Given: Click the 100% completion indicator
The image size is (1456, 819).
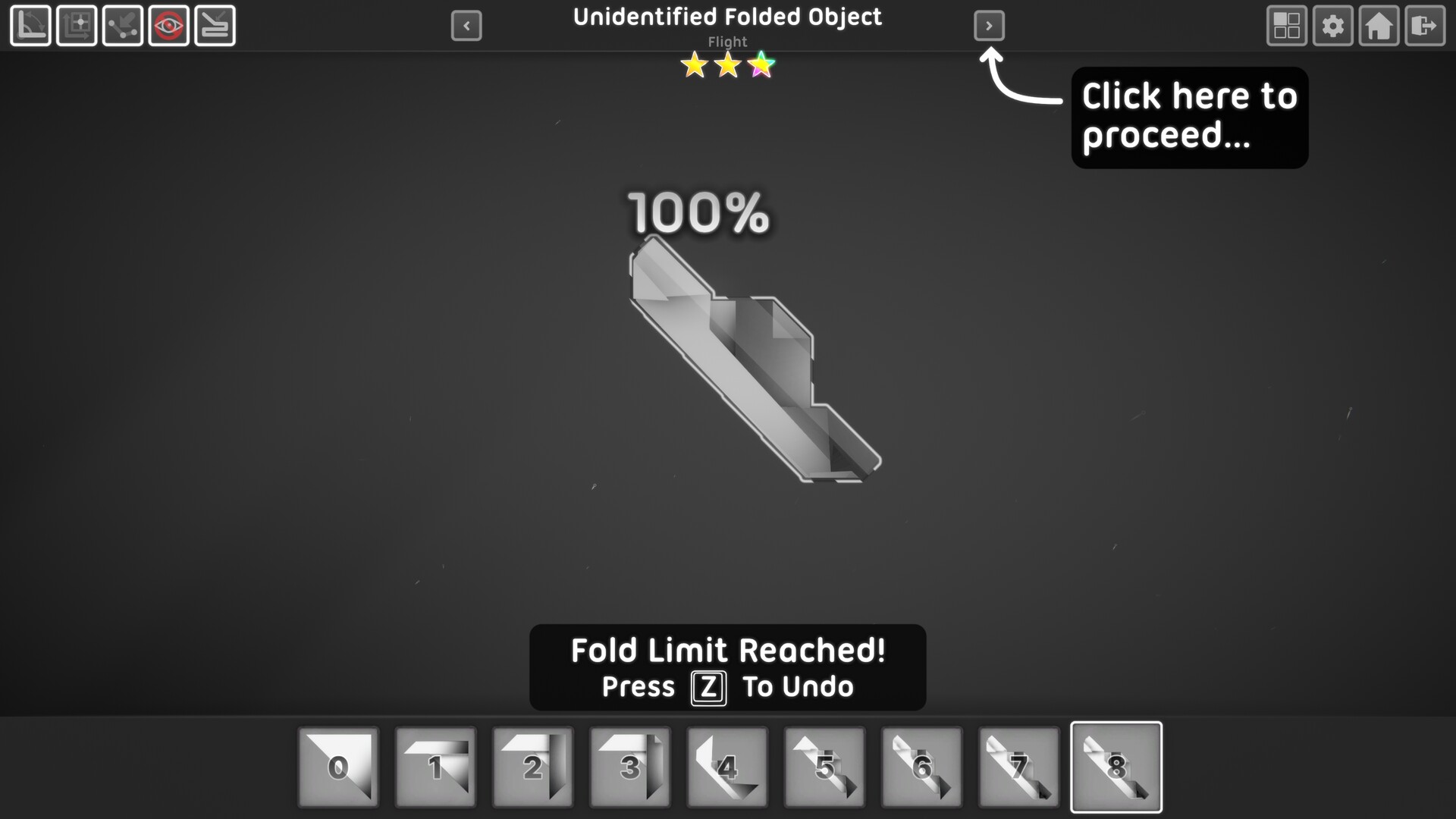Looking at the screenshot, I should point(698,215).
